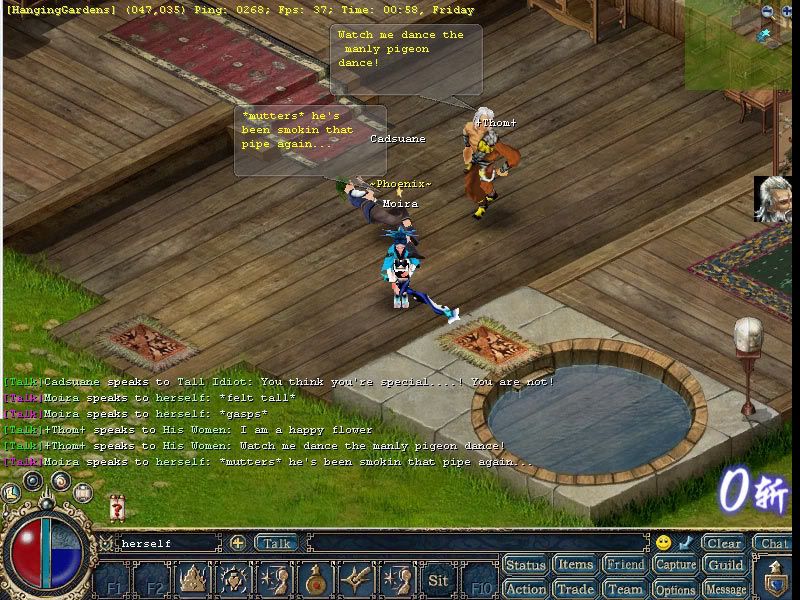The width and height of the screenshot is (800, 600).
Task: Use the red potion flask hotbar slot
Action: click(315, 580)
